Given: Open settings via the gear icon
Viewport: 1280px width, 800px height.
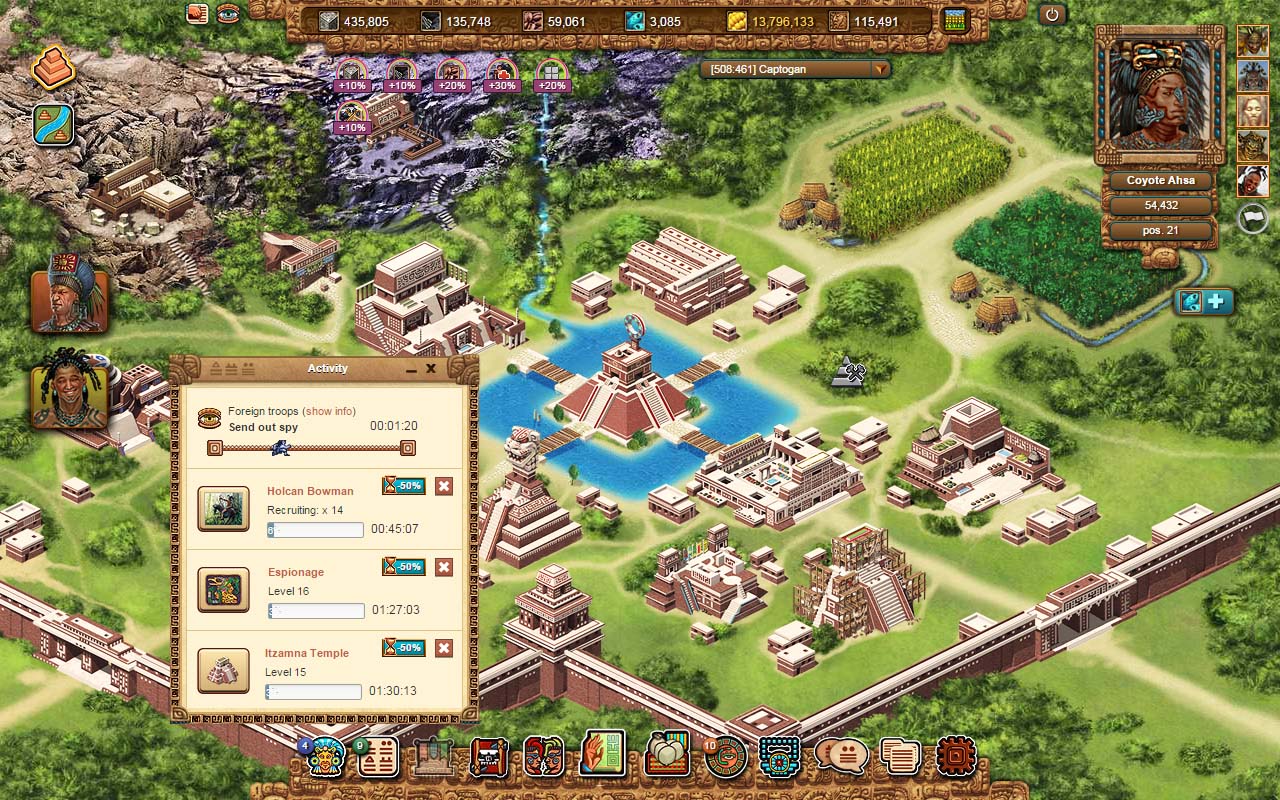Looking at the screenshot, I should (x=955, y=757).
